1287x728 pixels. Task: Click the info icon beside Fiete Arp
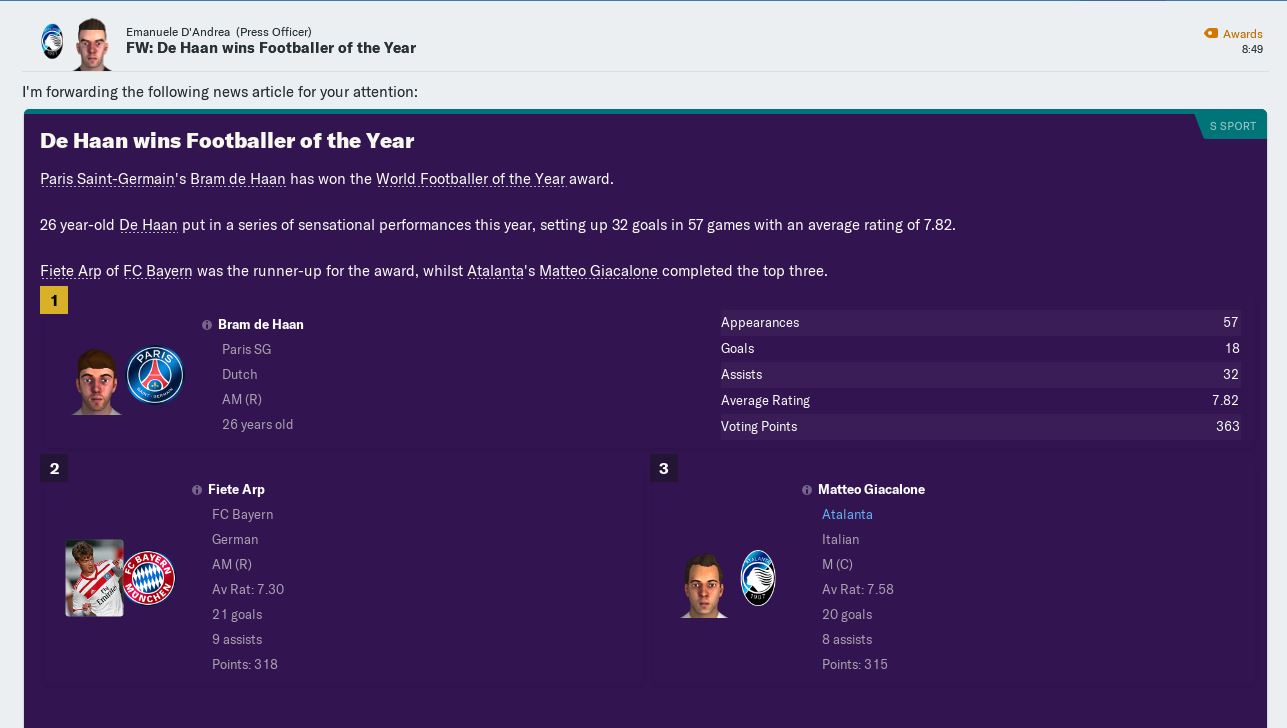pos(197,490)
